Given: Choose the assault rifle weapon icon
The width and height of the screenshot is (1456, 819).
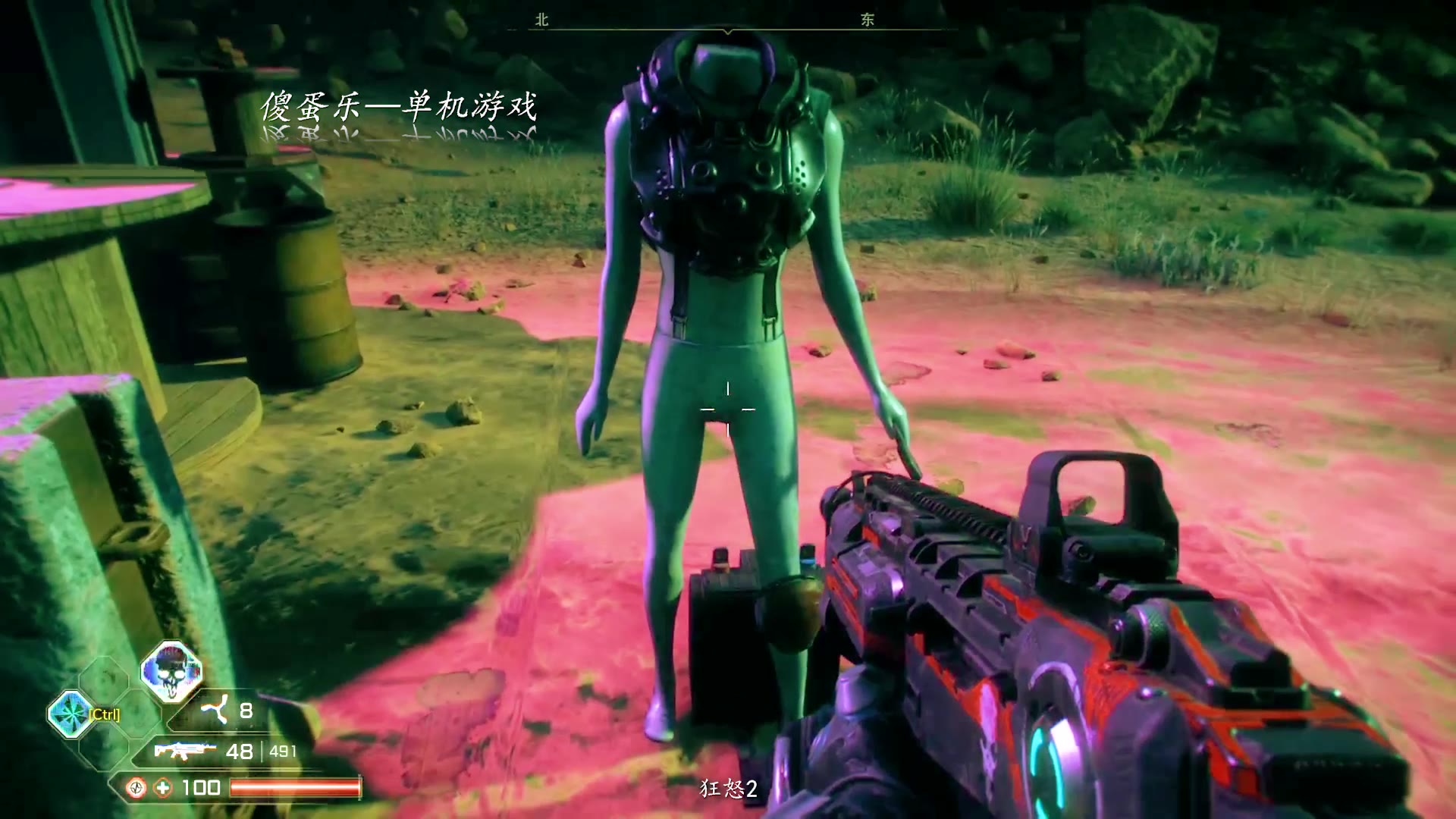Looking at the screenshot, I should coord(182,751).
